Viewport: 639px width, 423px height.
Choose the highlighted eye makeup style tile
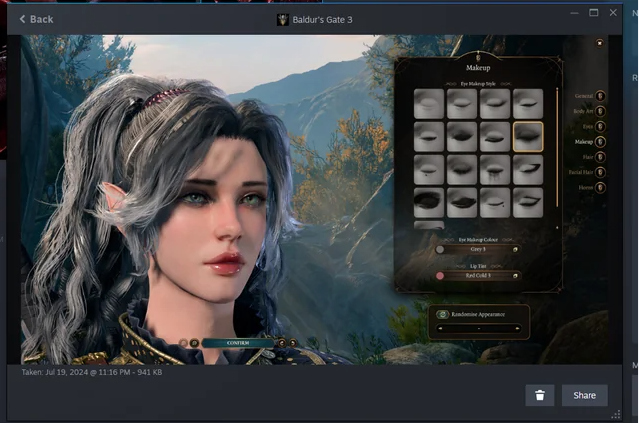527,136
